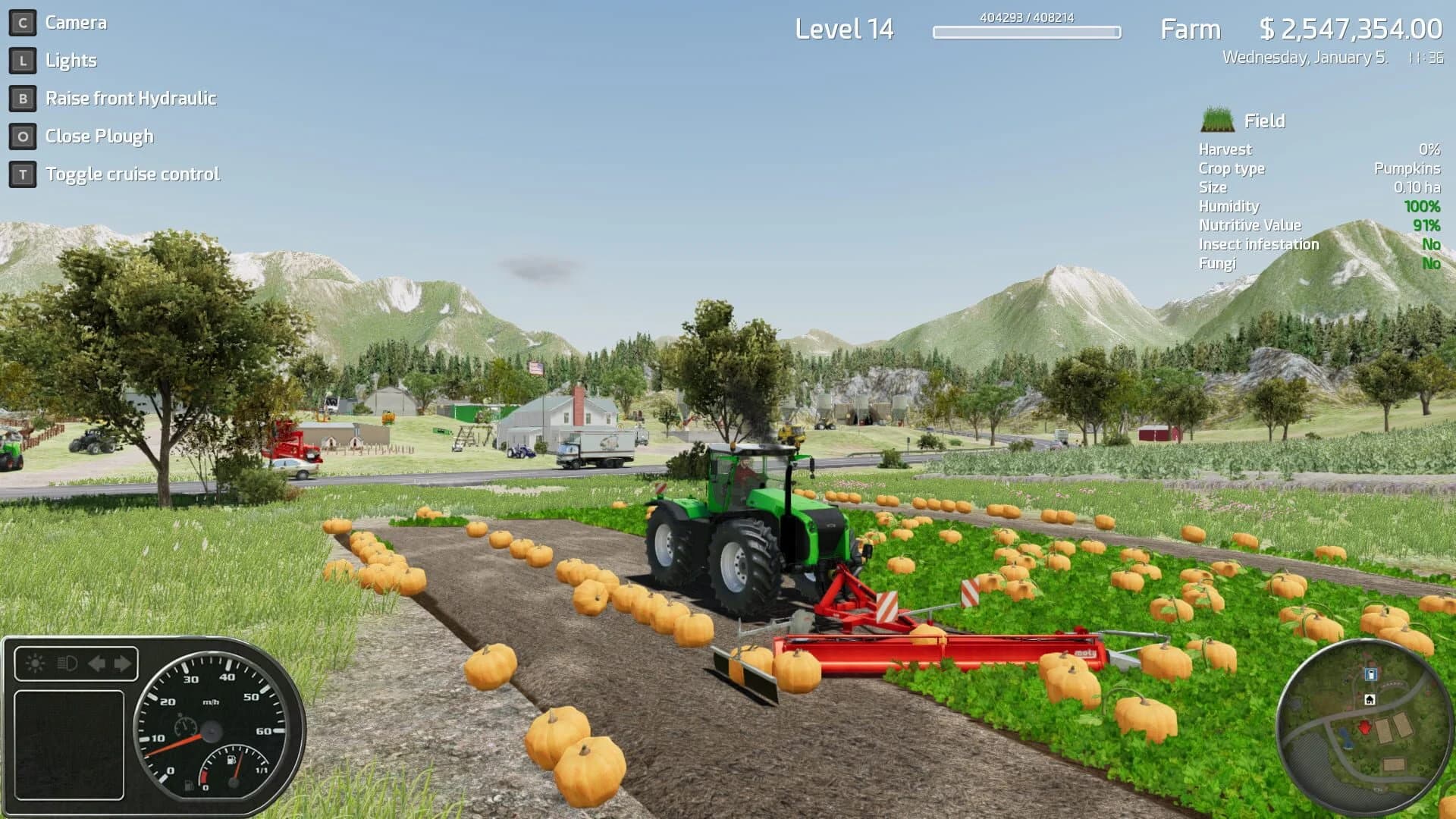
Task: Expand the Field information panel
Action: (x=1265, y=120)
